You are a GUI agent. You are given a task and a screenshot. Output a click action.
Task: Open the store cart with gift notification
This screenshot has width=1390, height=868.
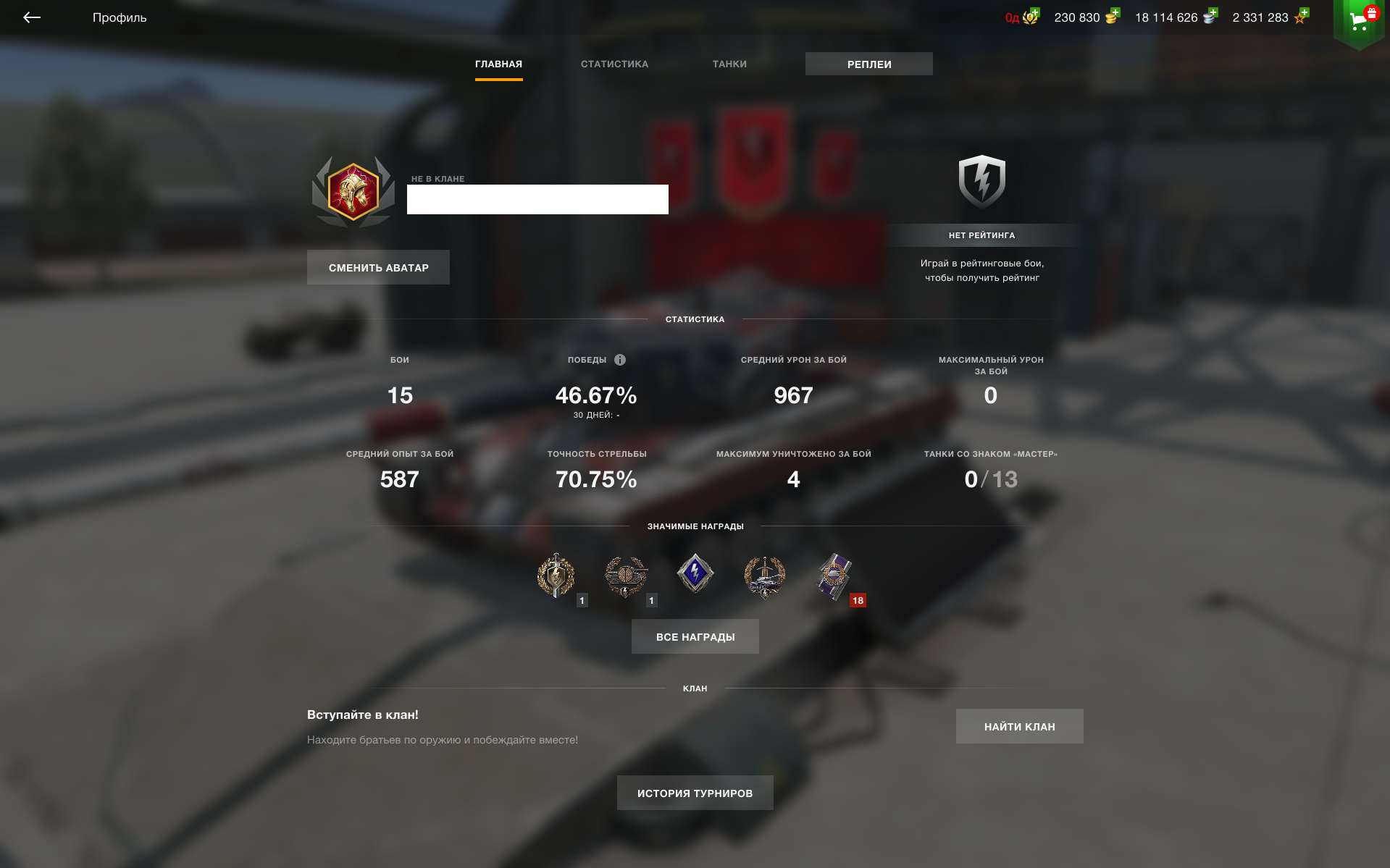tap(1359, 19)
